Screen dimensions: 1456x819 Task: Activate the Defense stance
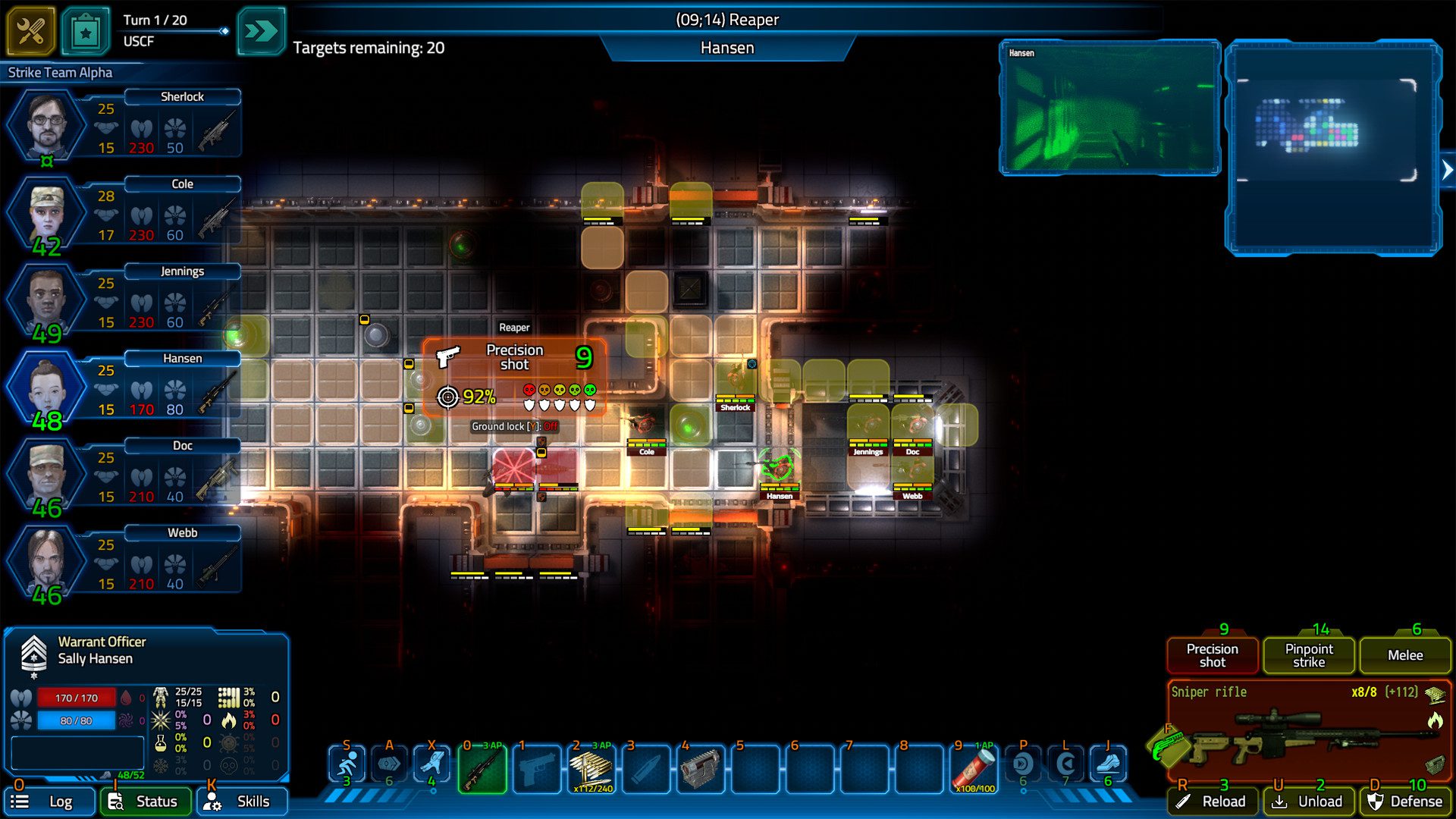pyautogui.click(x=1405, y=802)
